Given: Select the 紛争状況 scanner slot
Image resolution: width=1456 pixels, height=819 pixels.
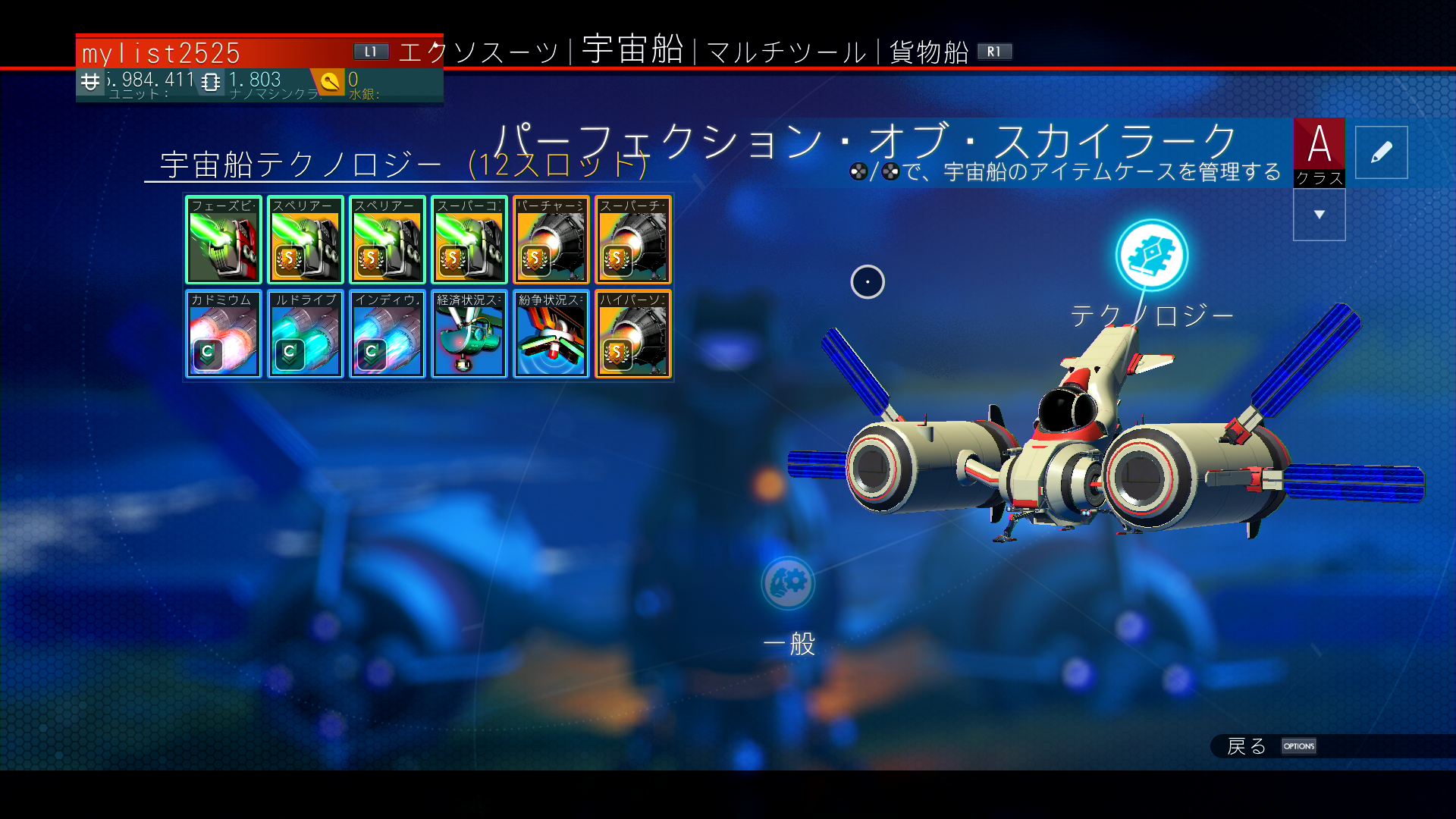Looking at the screenshot, I should pyautogui.click(x=551, y=334).
